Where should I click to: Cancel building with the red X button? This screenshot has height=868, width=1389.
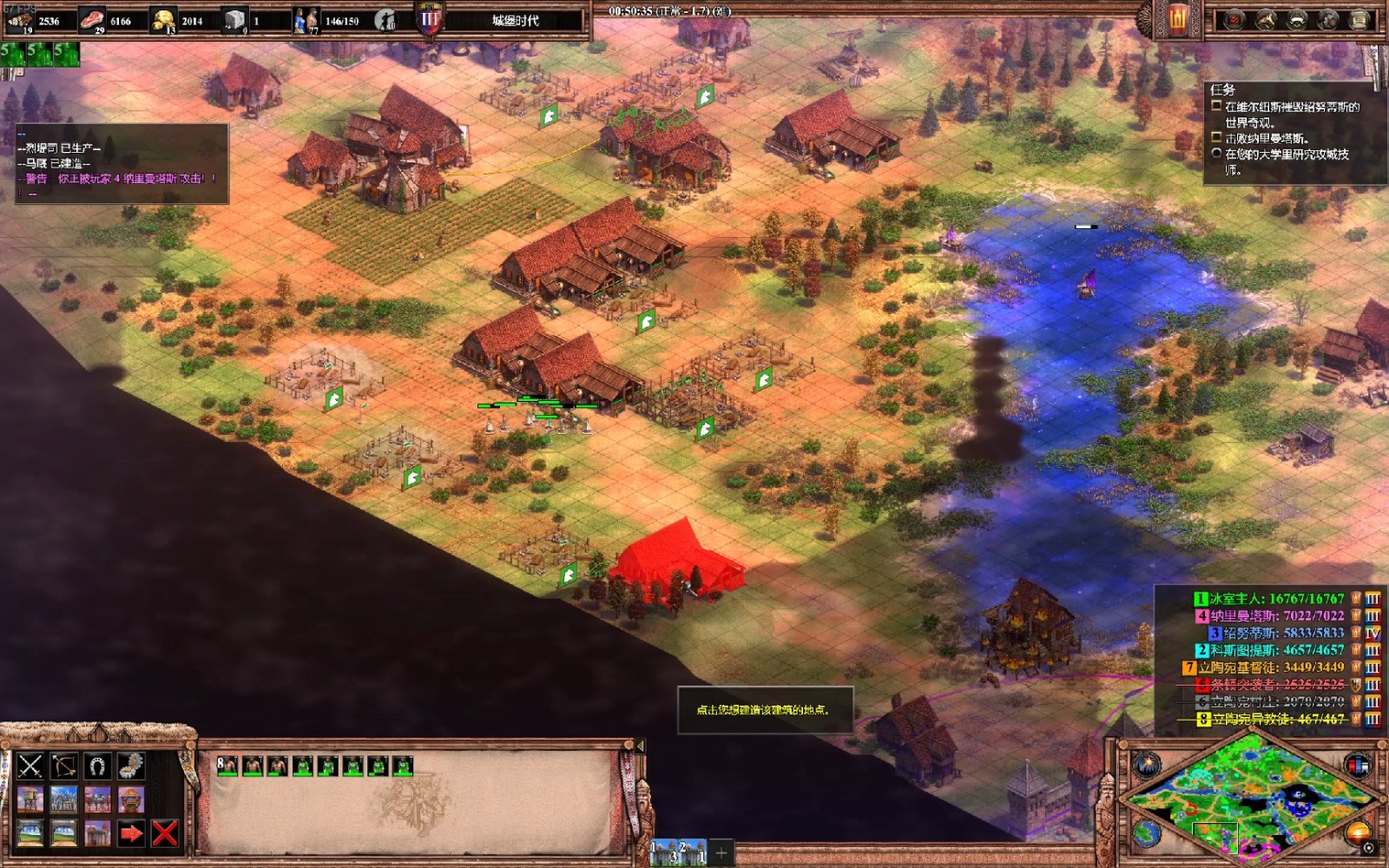click(164, 833)
